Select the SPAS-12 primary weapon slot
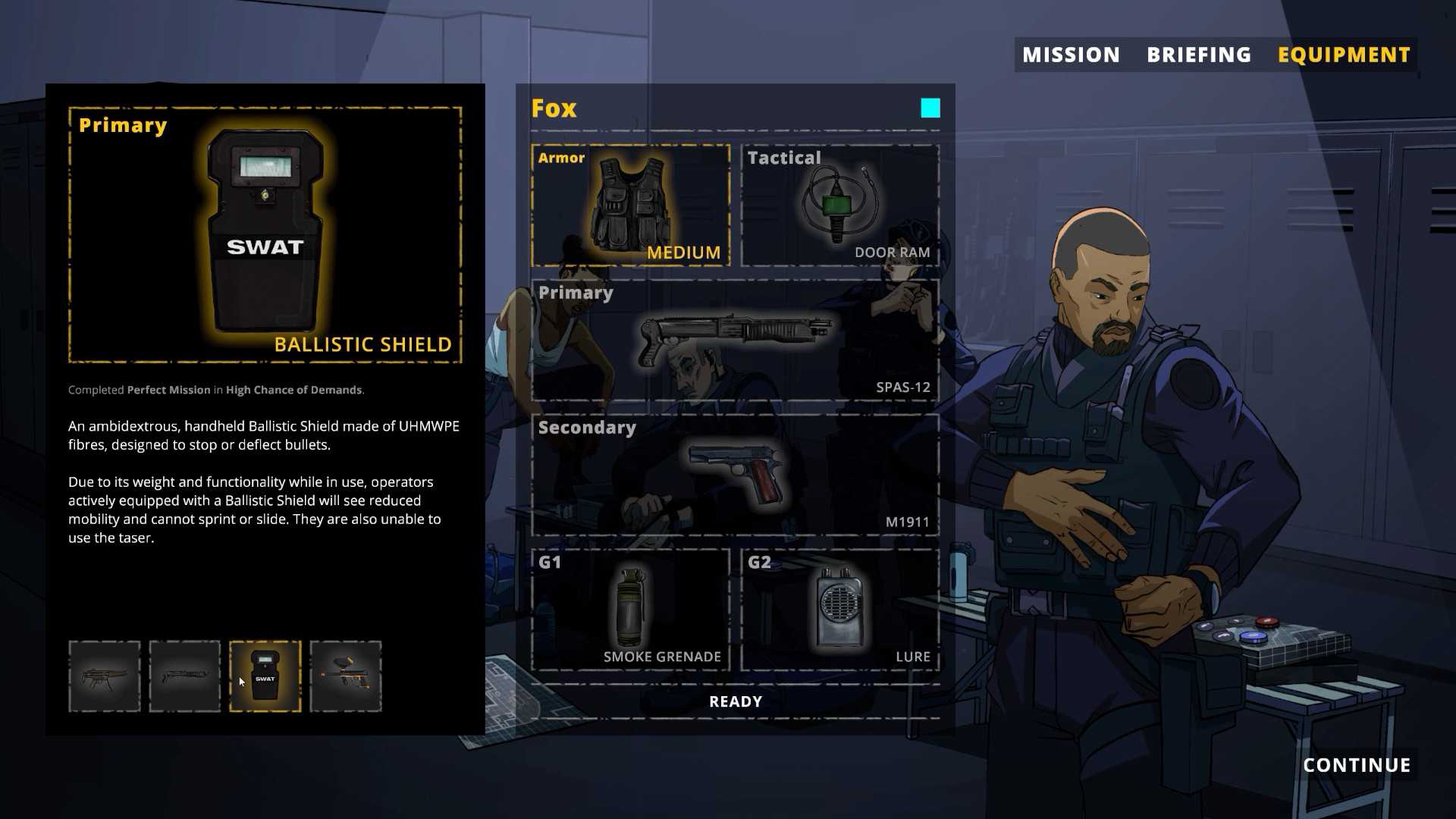 coord(736,340)
